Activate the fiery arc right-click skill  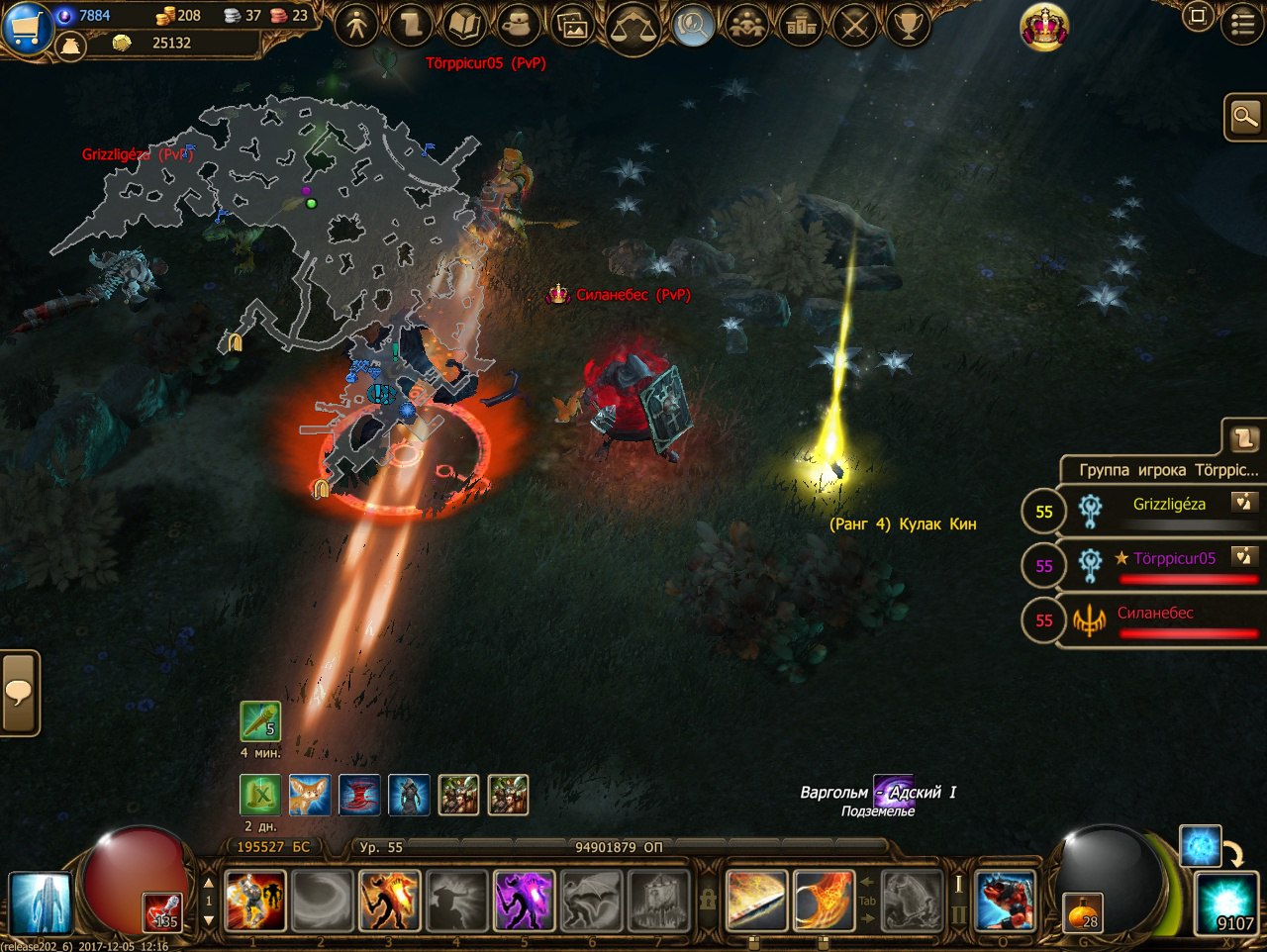coord(824,901)
